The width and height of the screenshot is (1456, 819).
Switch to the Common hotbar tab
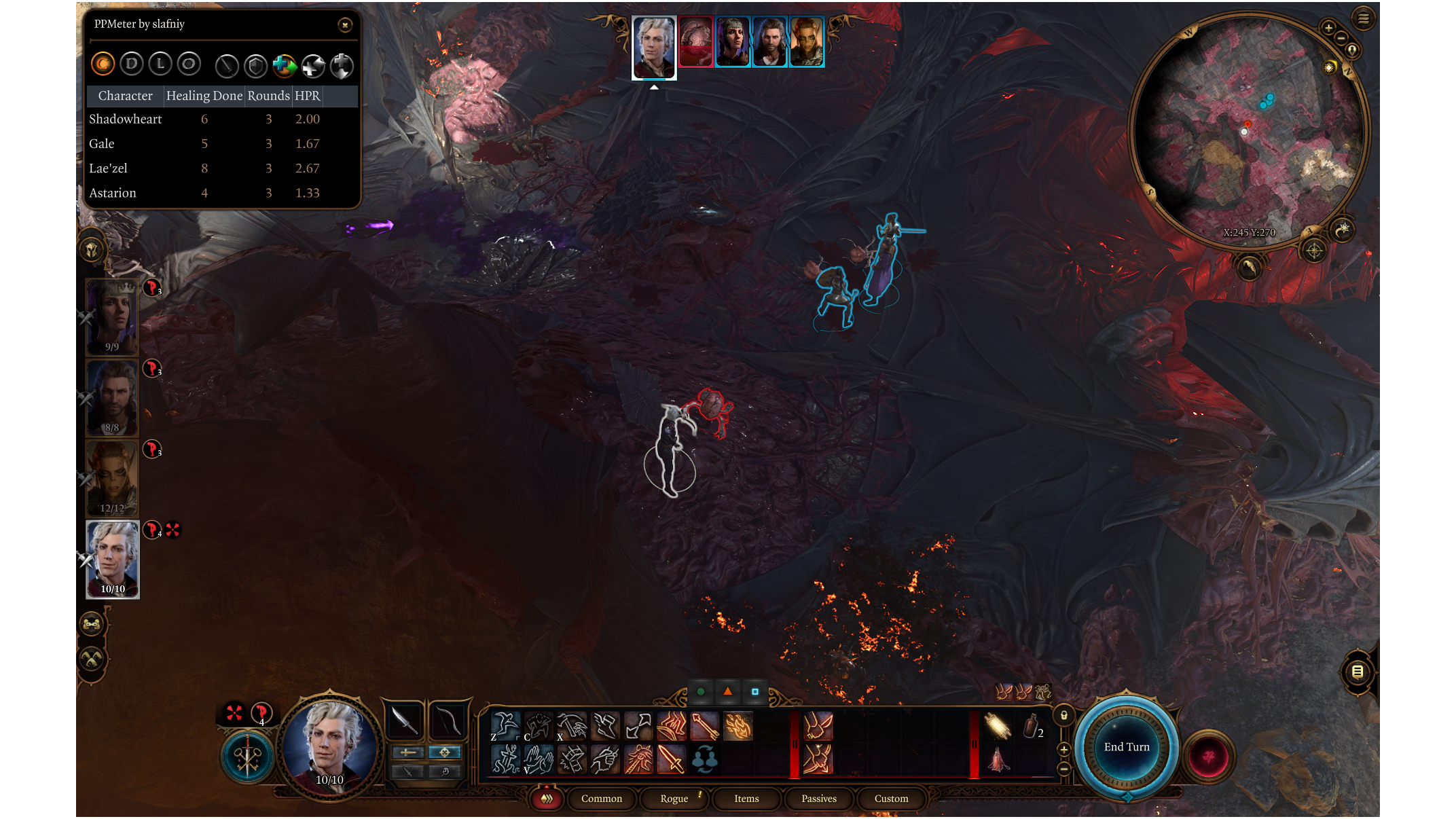click(x=601, y=799)
